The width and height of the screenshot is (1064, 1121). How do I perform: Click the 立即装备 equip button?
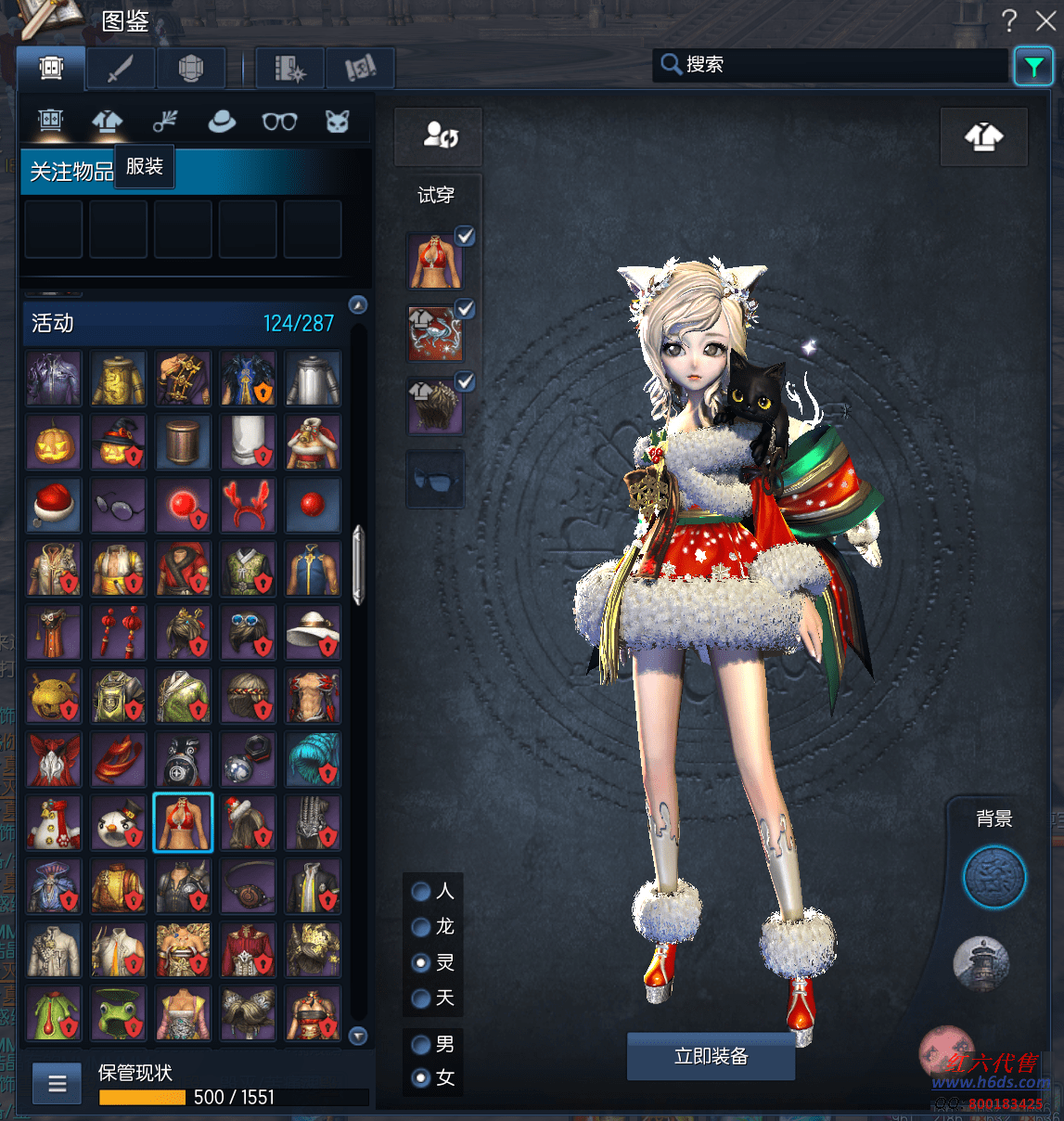711,1056
